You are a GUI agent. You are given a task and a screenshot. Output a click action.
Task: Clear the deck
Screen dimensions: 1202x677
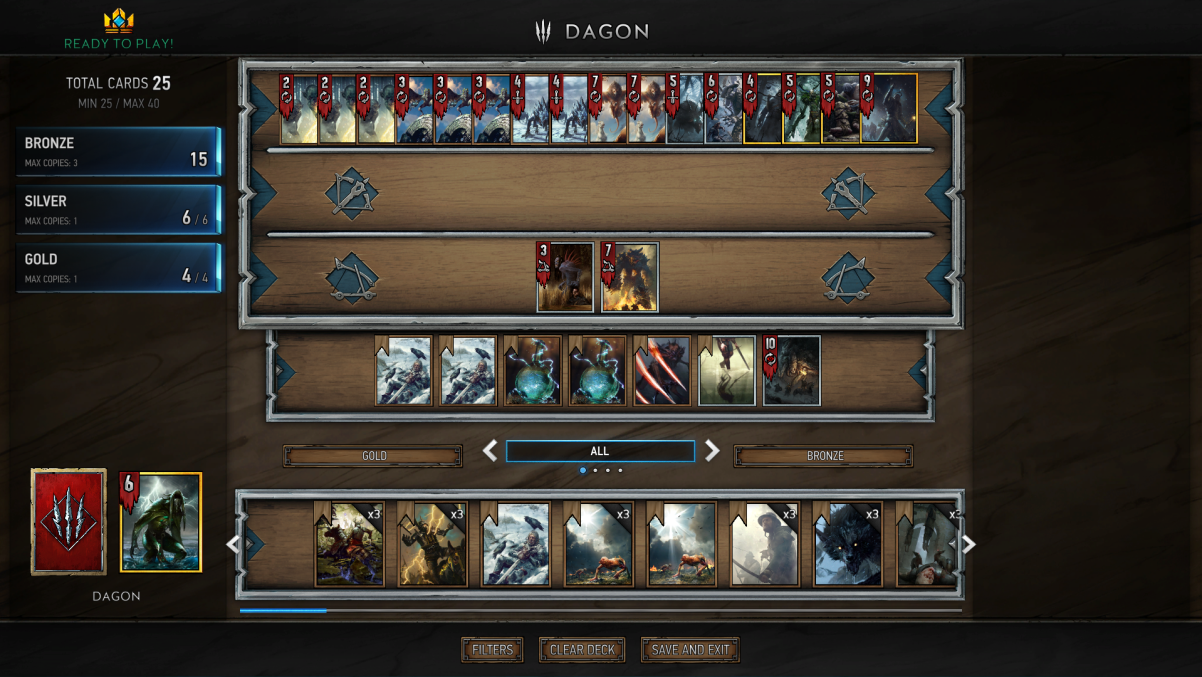(x=582, y=650)
